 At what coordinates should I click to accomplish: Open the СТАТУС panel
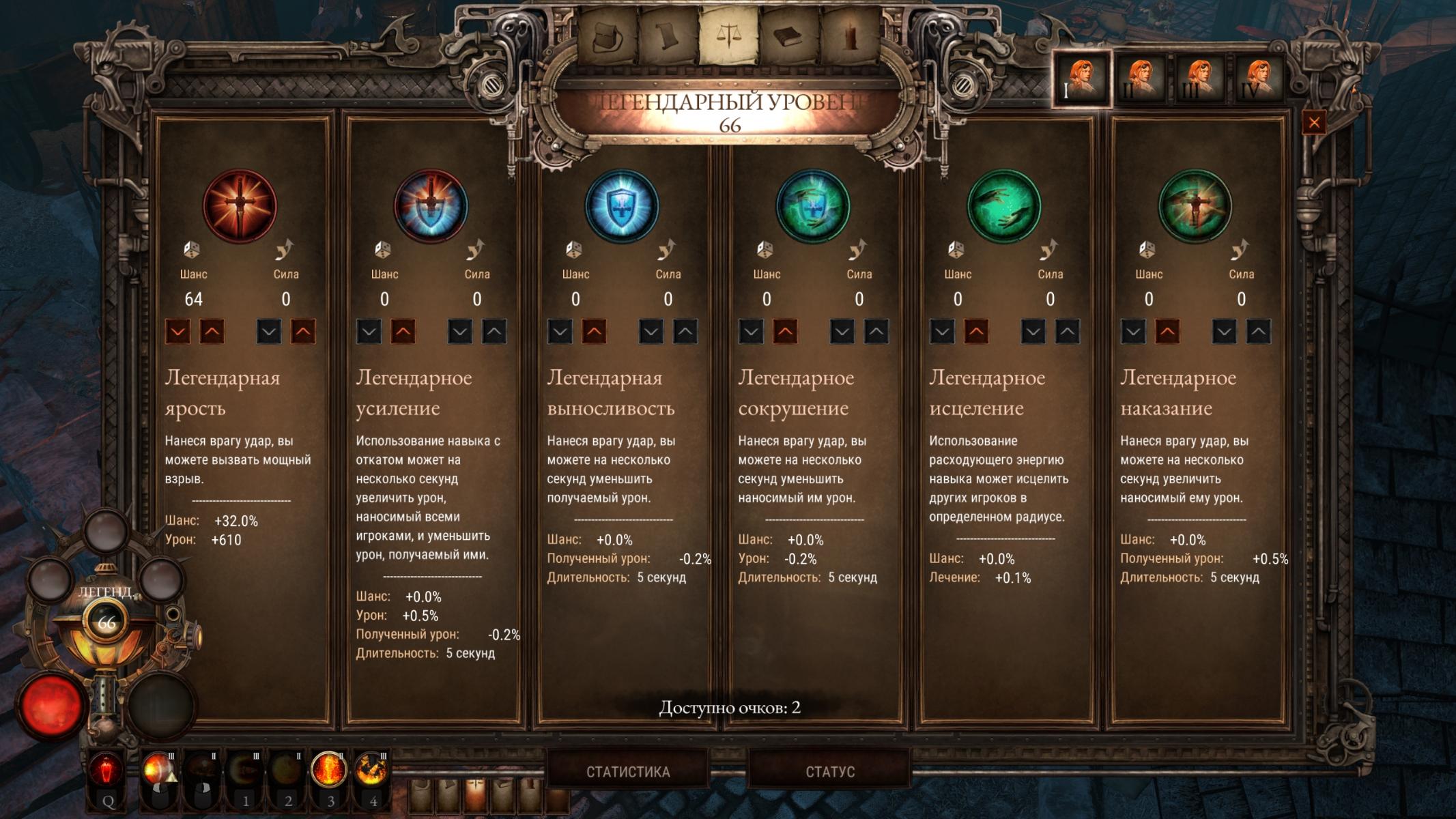point(829,772)
